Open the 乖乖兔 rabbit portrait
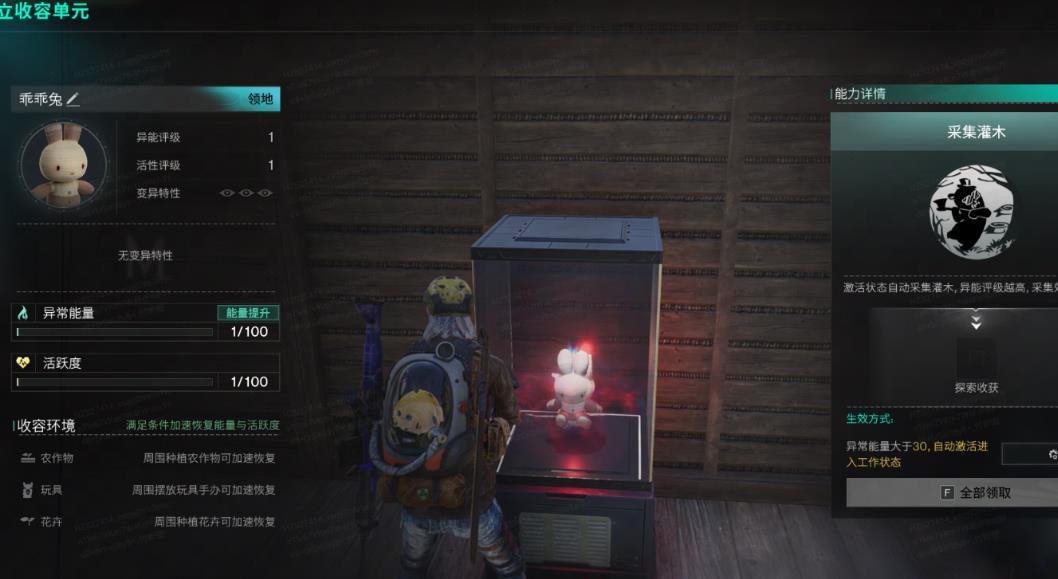Image resolution: width=1058 pixels, height=579 pixels. 56,164
